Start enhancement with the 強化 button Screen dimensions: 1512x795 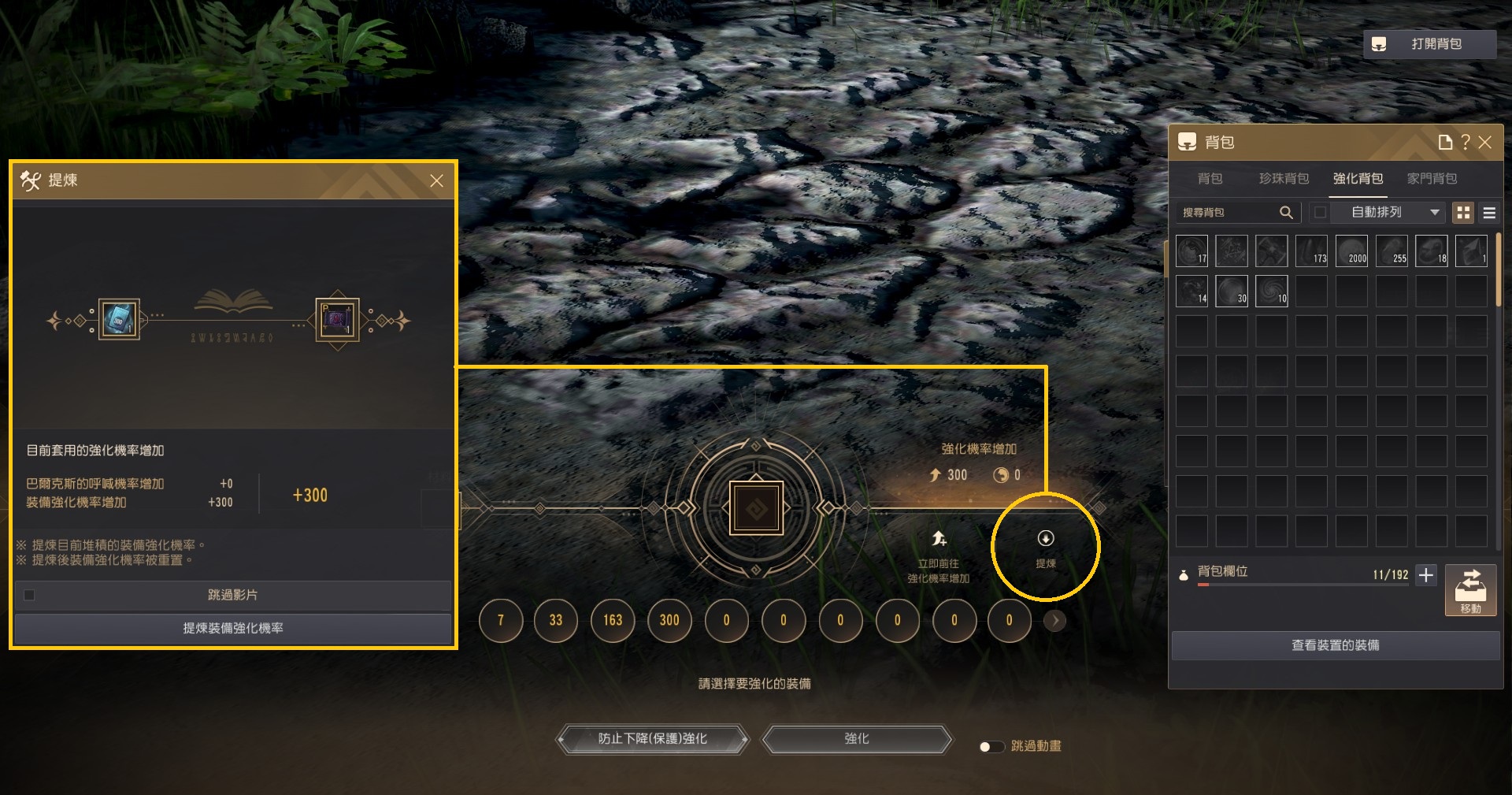point(857,739)
